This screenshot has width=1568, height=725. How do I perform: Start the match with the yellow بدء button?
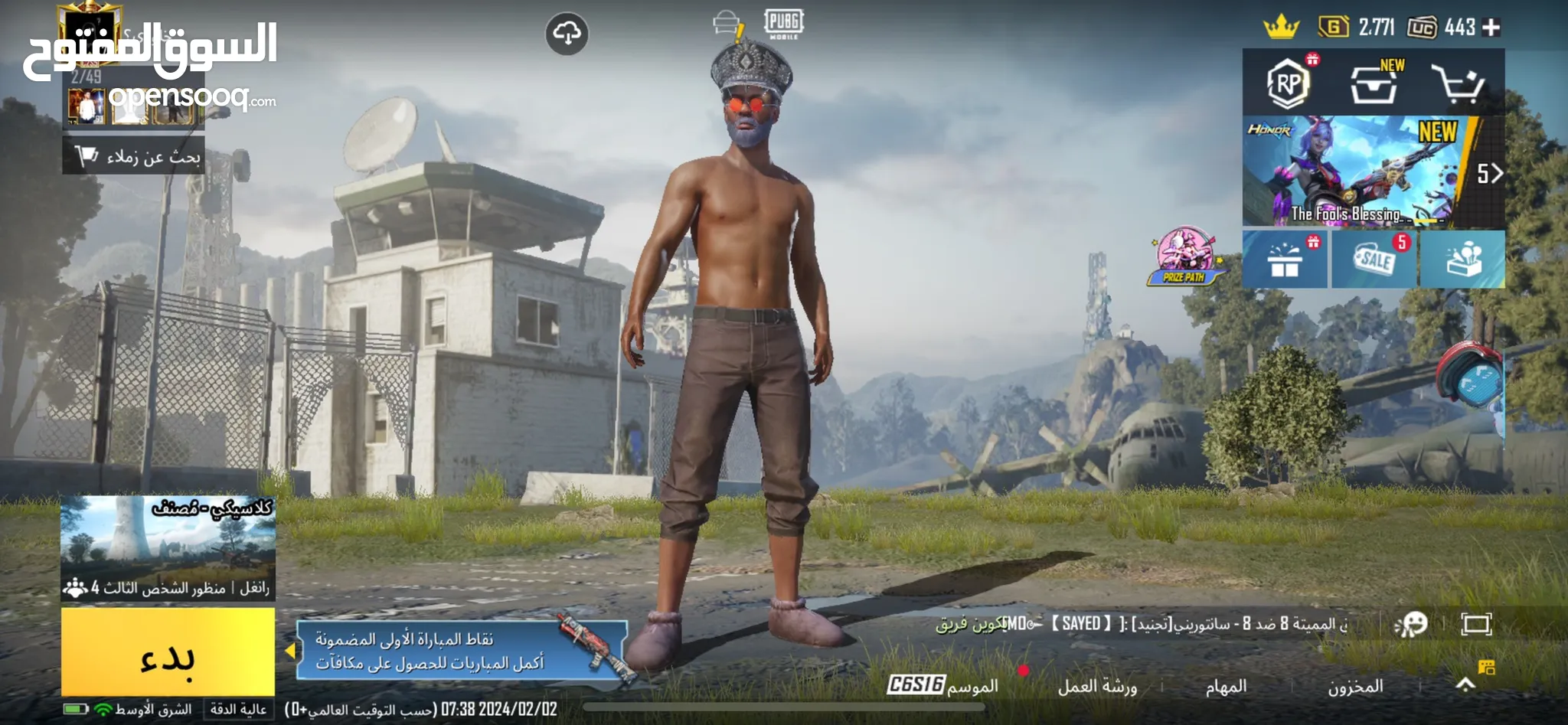coord(168,653)
